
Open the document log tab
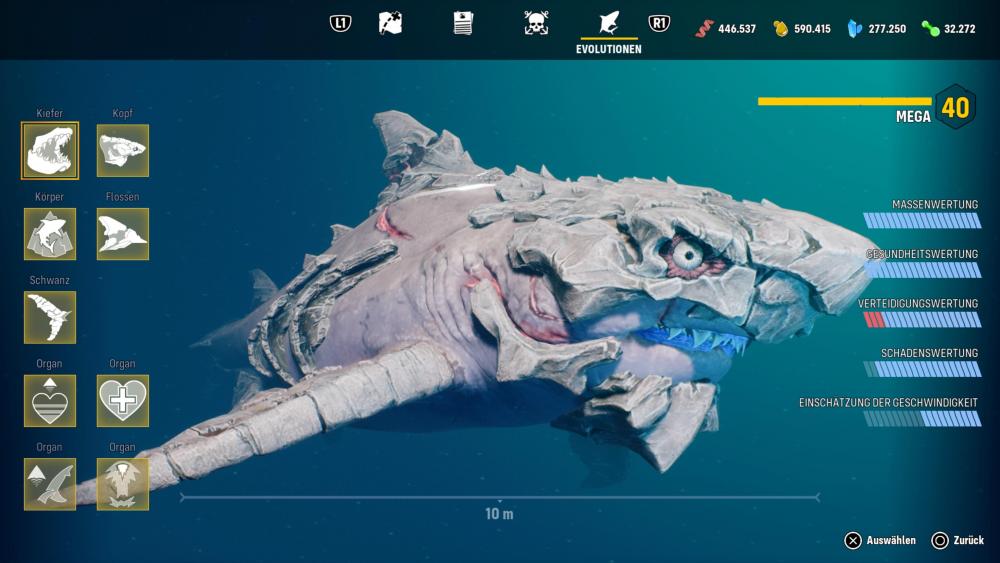pos(463,23)
